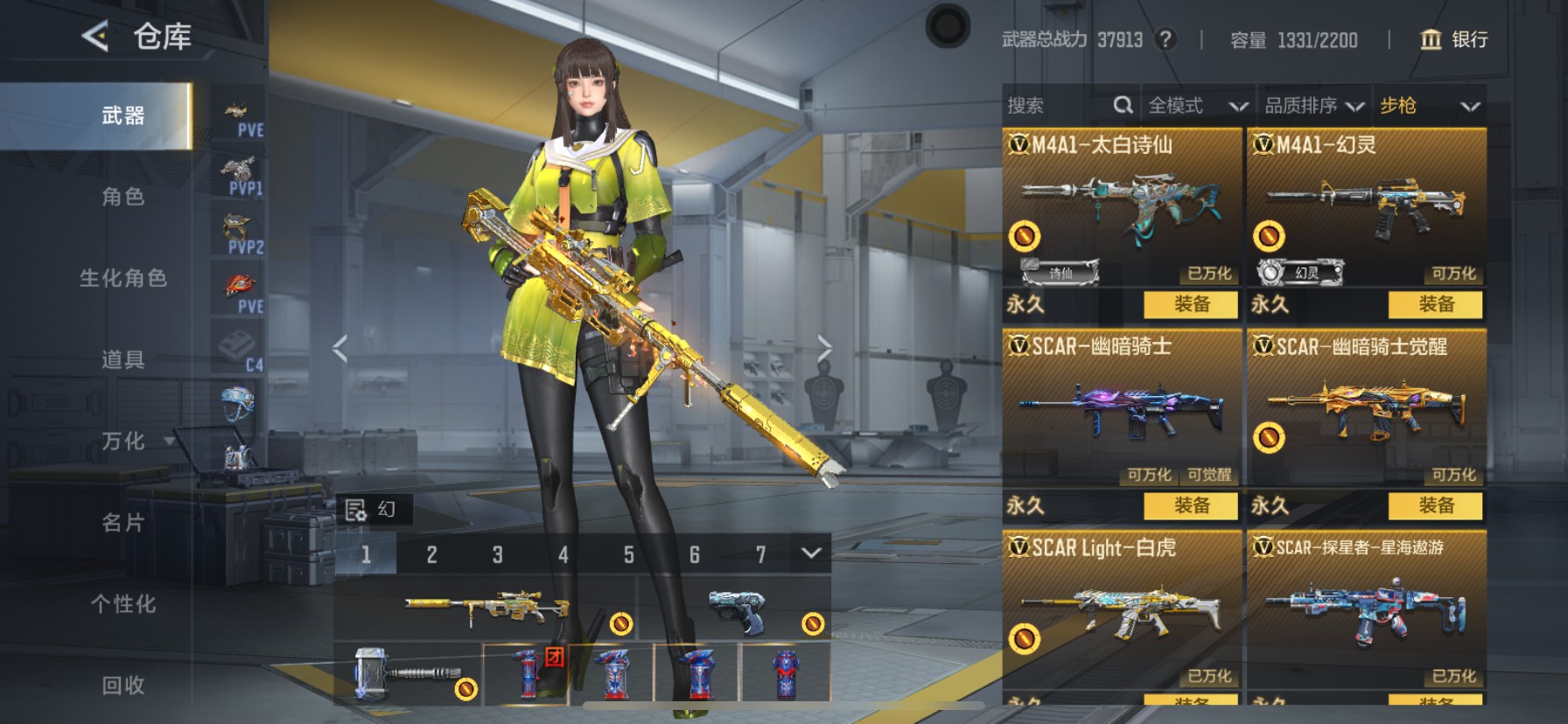Switch to the 武器 tab
Image resolution: width=1568 pixels, height=724 pixels.
click(x=122, y=115)
